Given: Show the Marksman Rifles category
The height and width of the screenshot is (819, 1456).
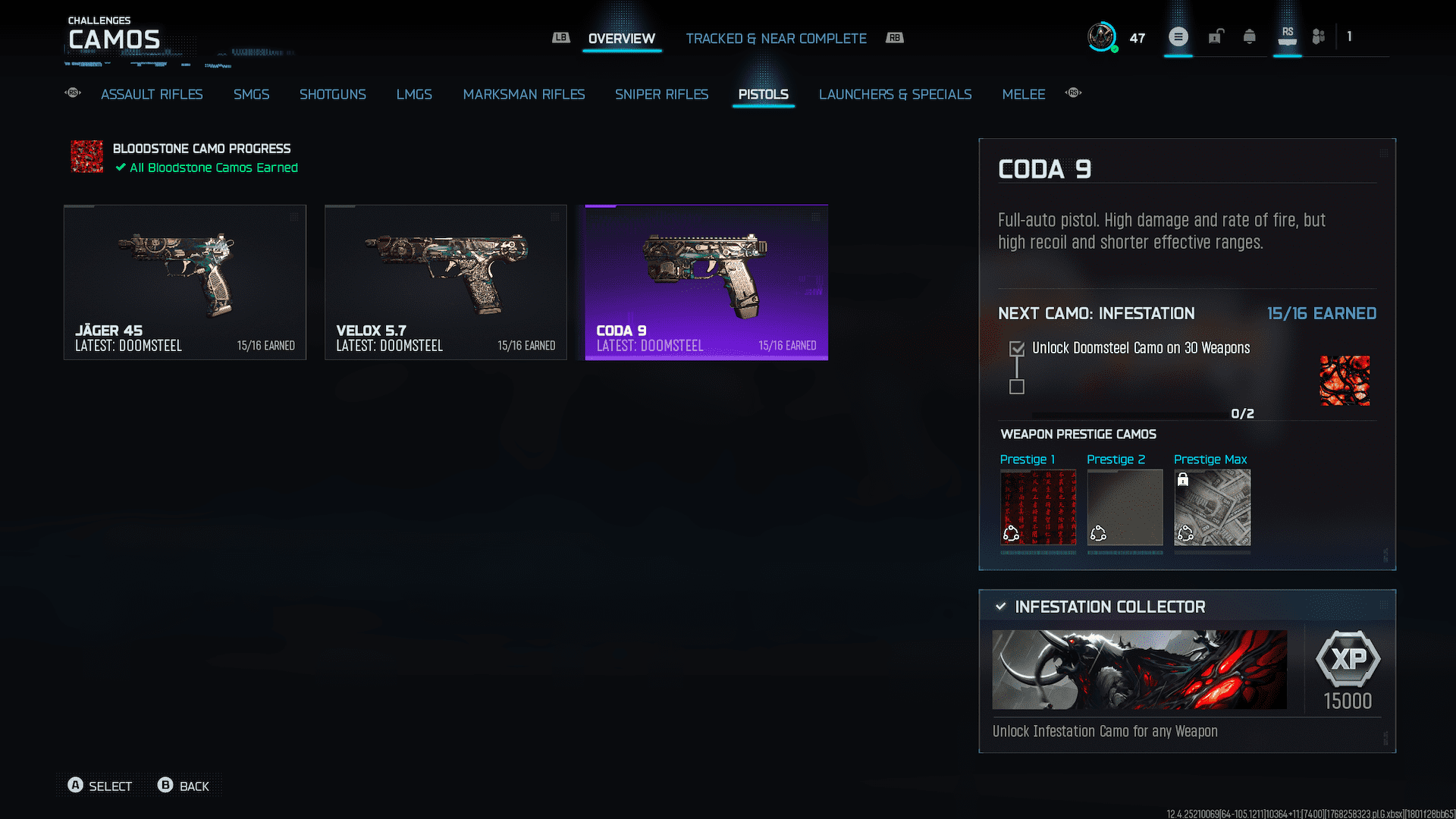Looking at the screenshot, I should point(523,94).
